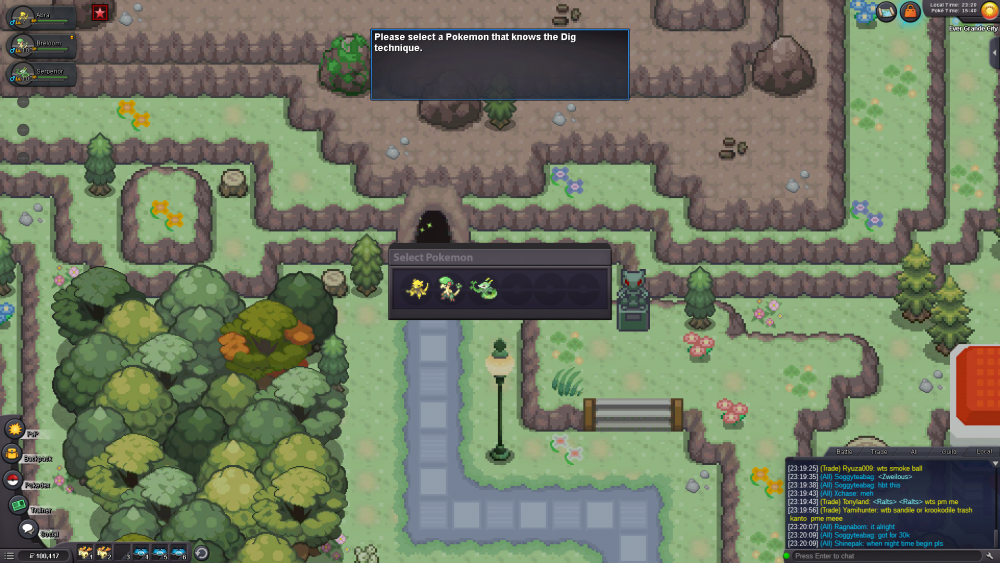
Task: Select the yellow Abra in the Pokemon picker
Action: (417, 289)
